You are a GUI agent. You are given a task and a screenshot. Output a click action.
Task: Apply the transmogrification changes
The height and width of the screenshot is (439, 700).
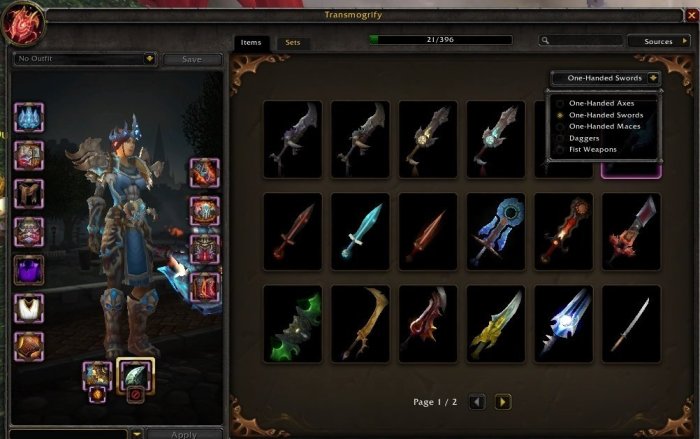pyautogui.click(x=182, y=434)
